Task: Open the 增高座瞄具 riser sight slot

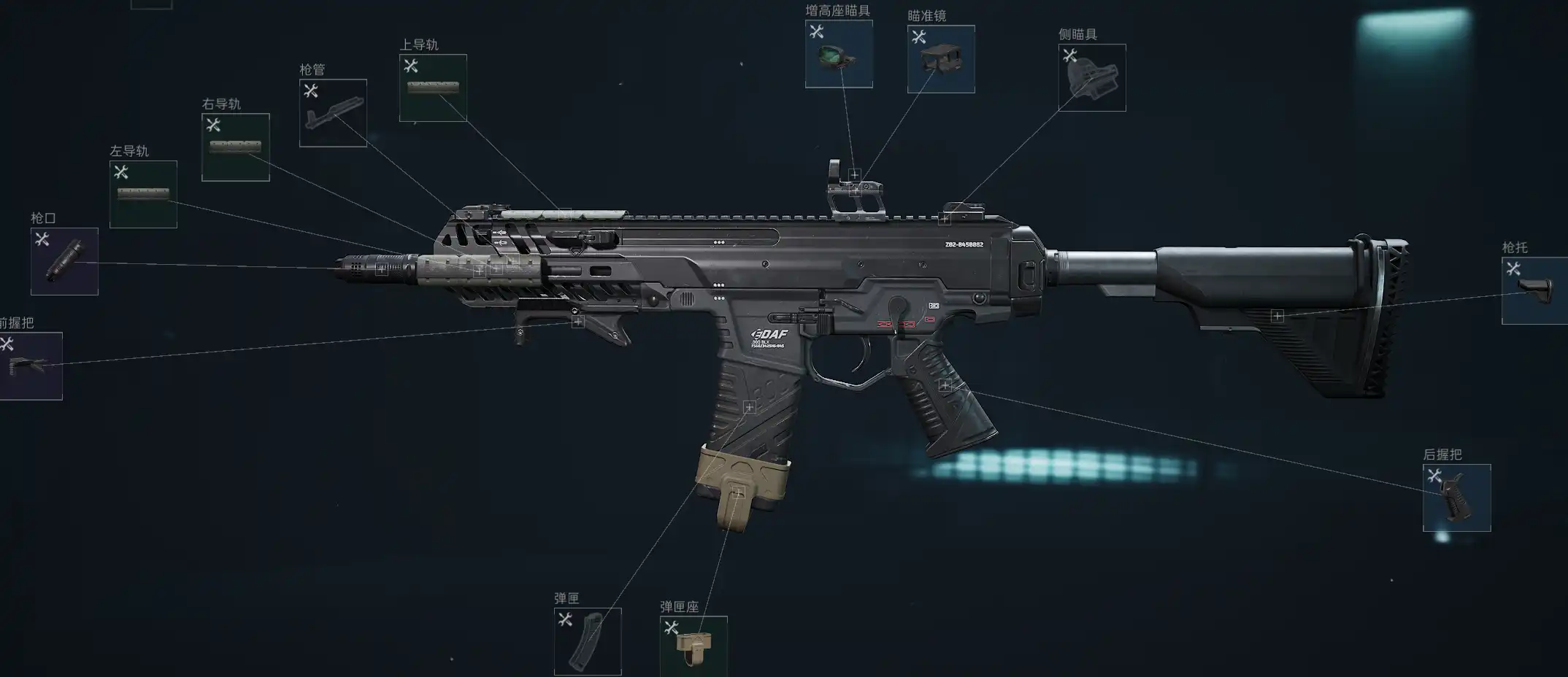Action: (x=839, y=54)
